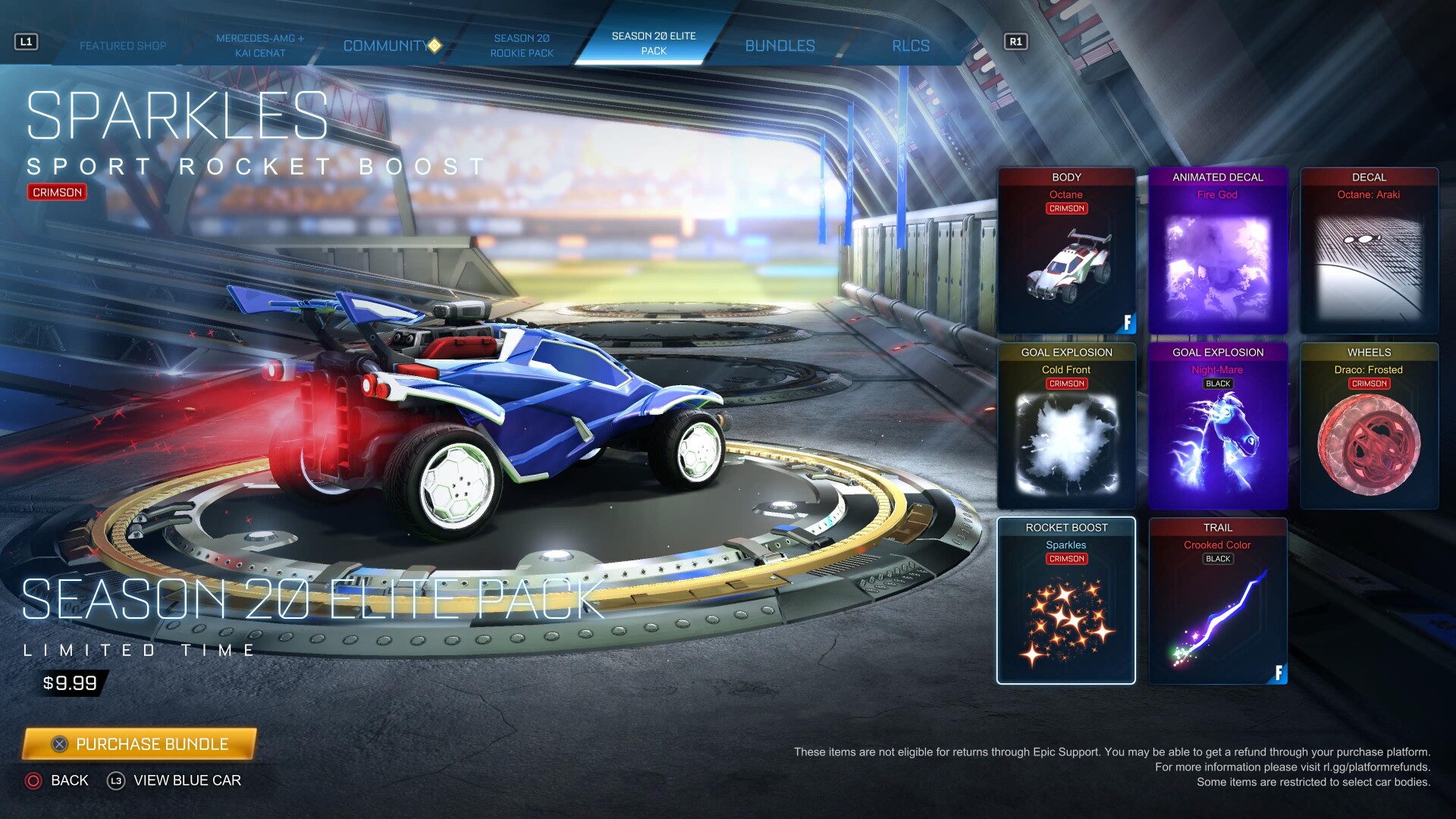Preview the Fire God animated decal
Viewport: 1456px width, 819px height.
coord(1218,251)
